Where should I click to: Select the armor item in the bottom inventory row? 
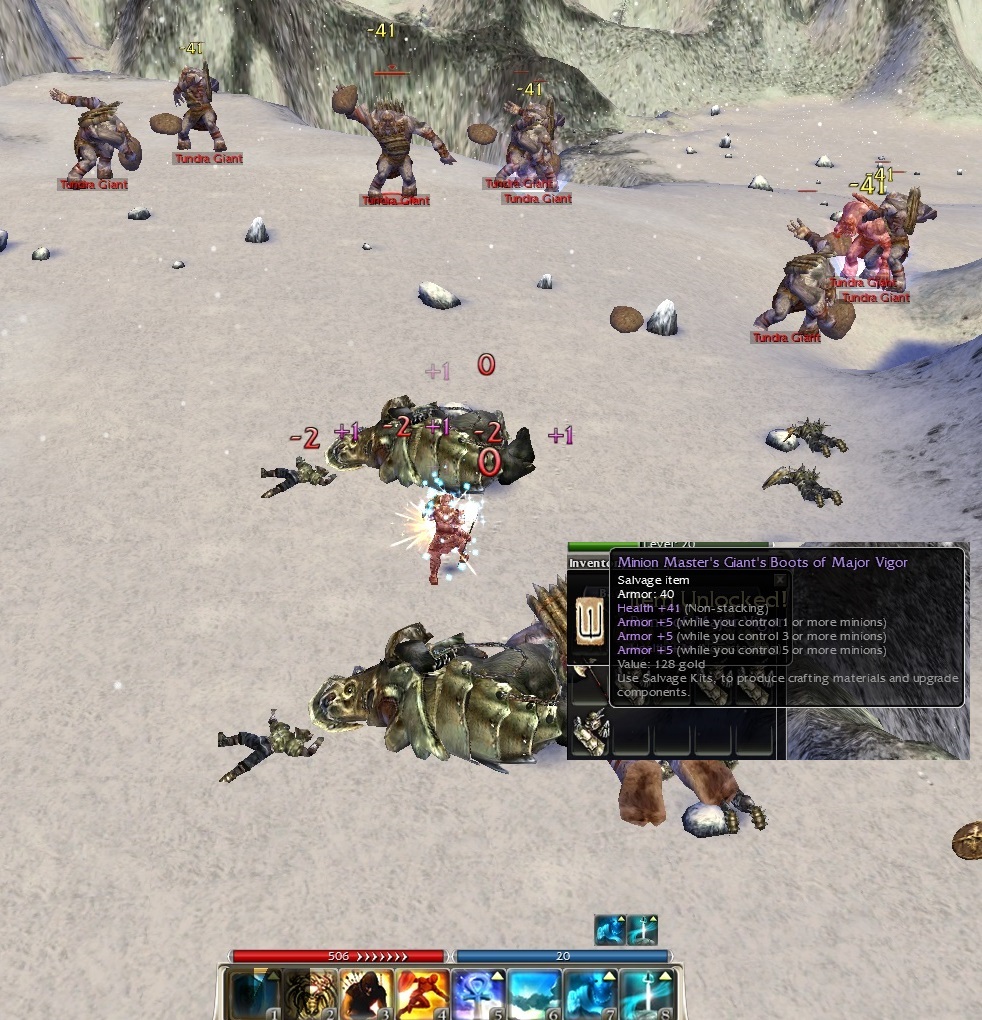[589, 735]
